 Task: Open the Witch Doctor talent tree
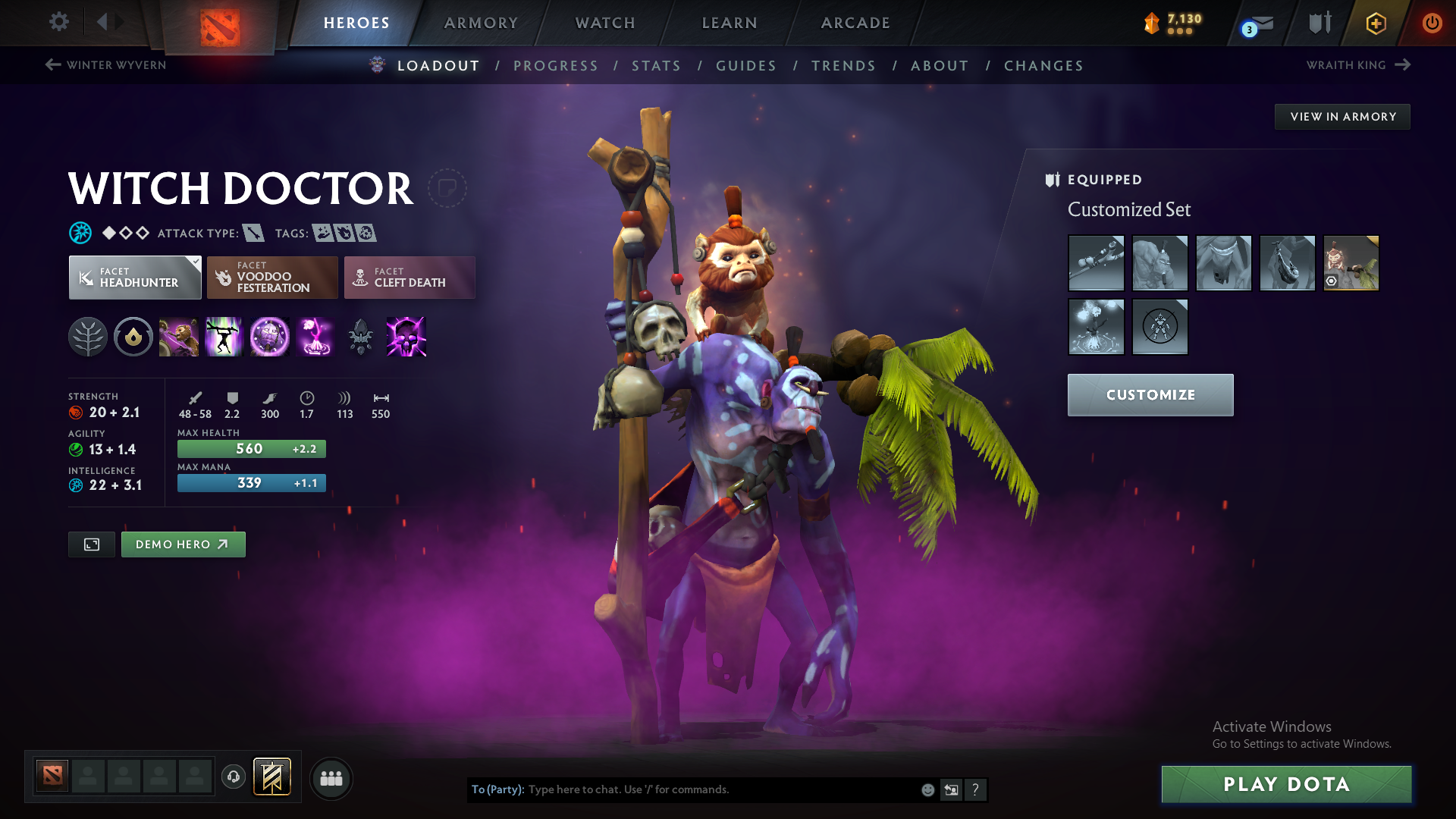(88, 337)
